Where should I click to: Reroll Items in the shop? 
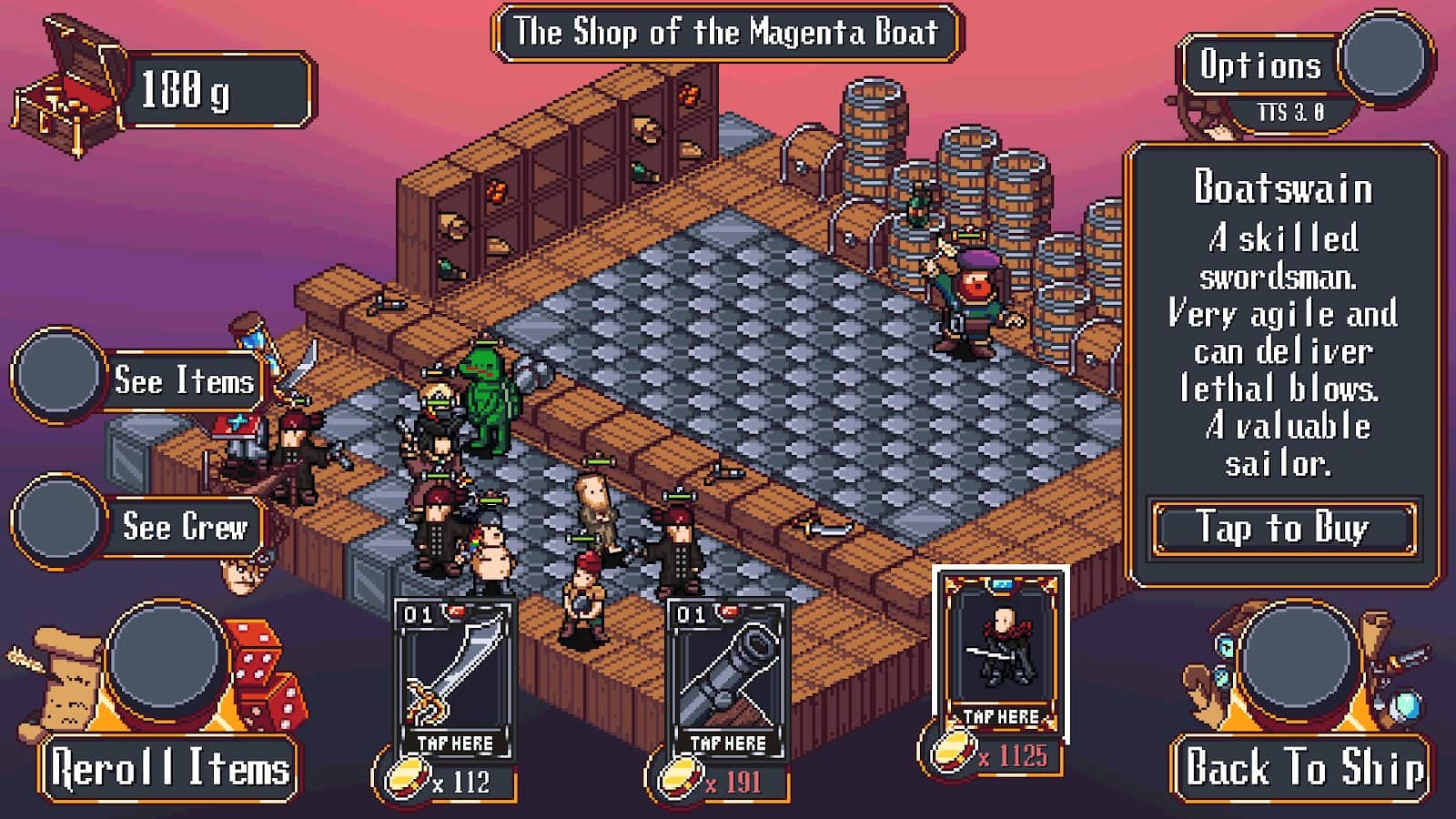click(x=170, y=767)
